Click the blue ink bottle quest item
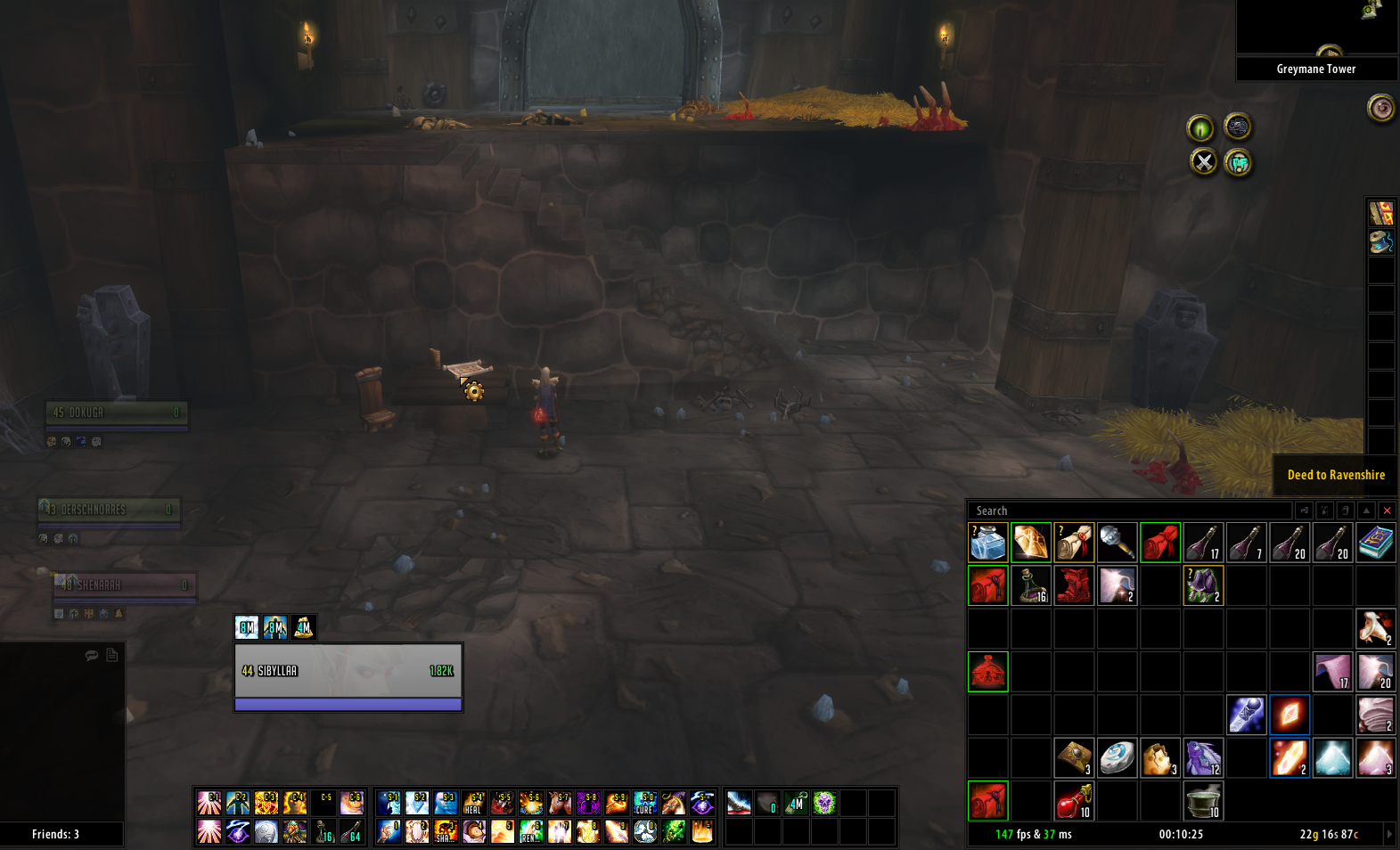Screen dimensions: 1400x850 [x=988, y=543]
